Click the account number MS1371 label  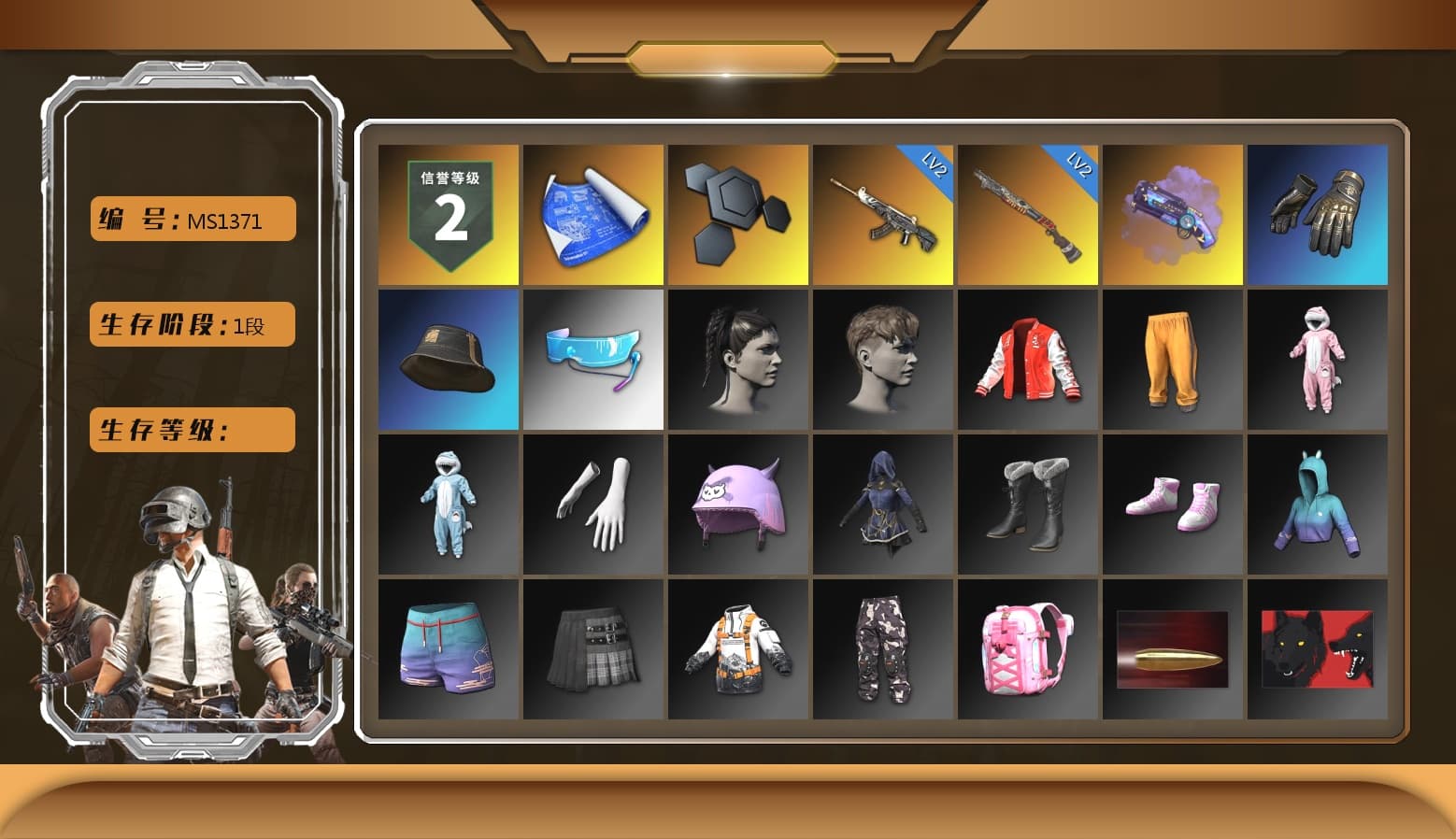coord(191,219)
